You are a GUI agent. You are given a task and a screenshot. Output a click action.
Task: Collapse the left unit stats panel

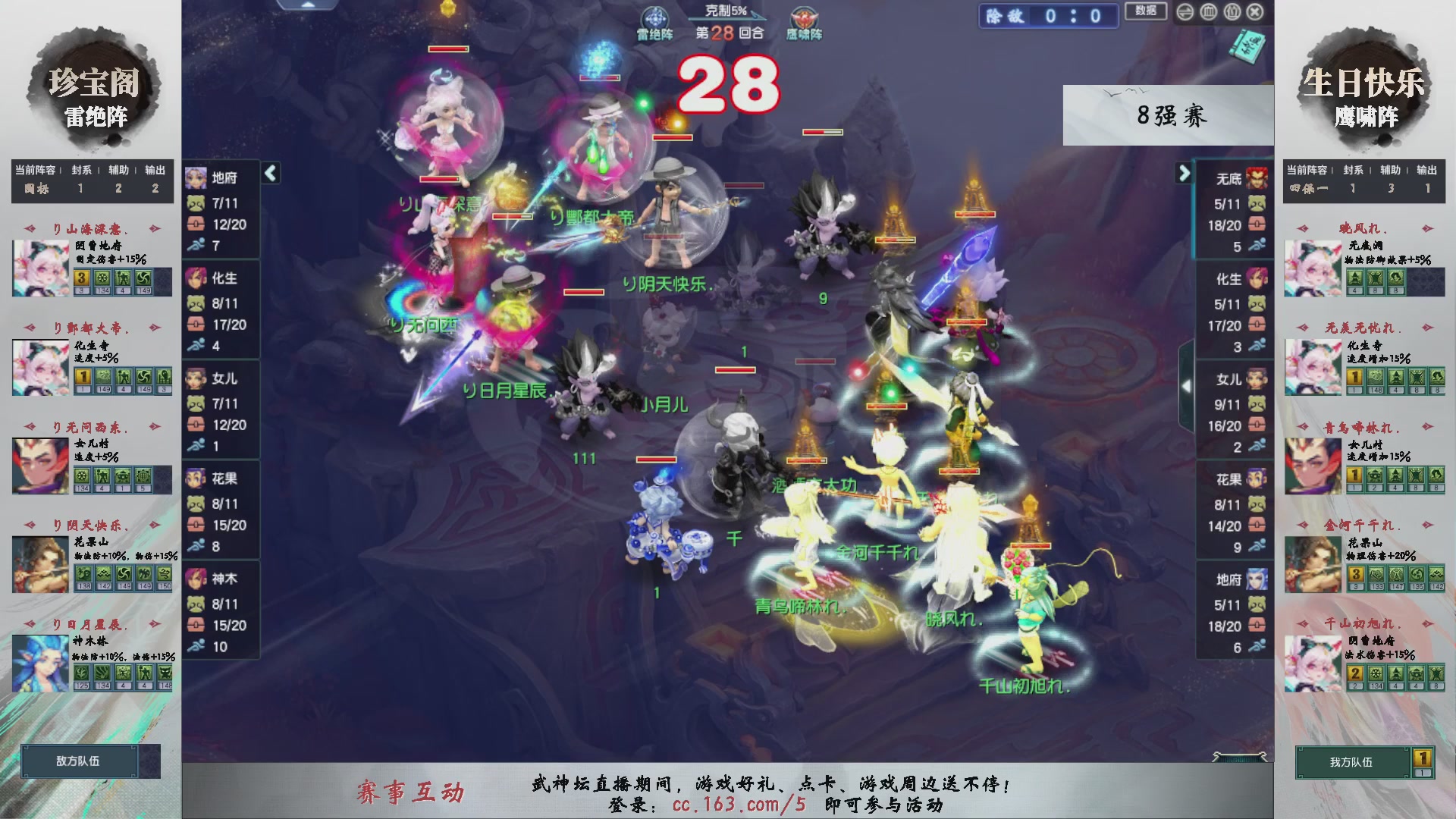point(269,173)
